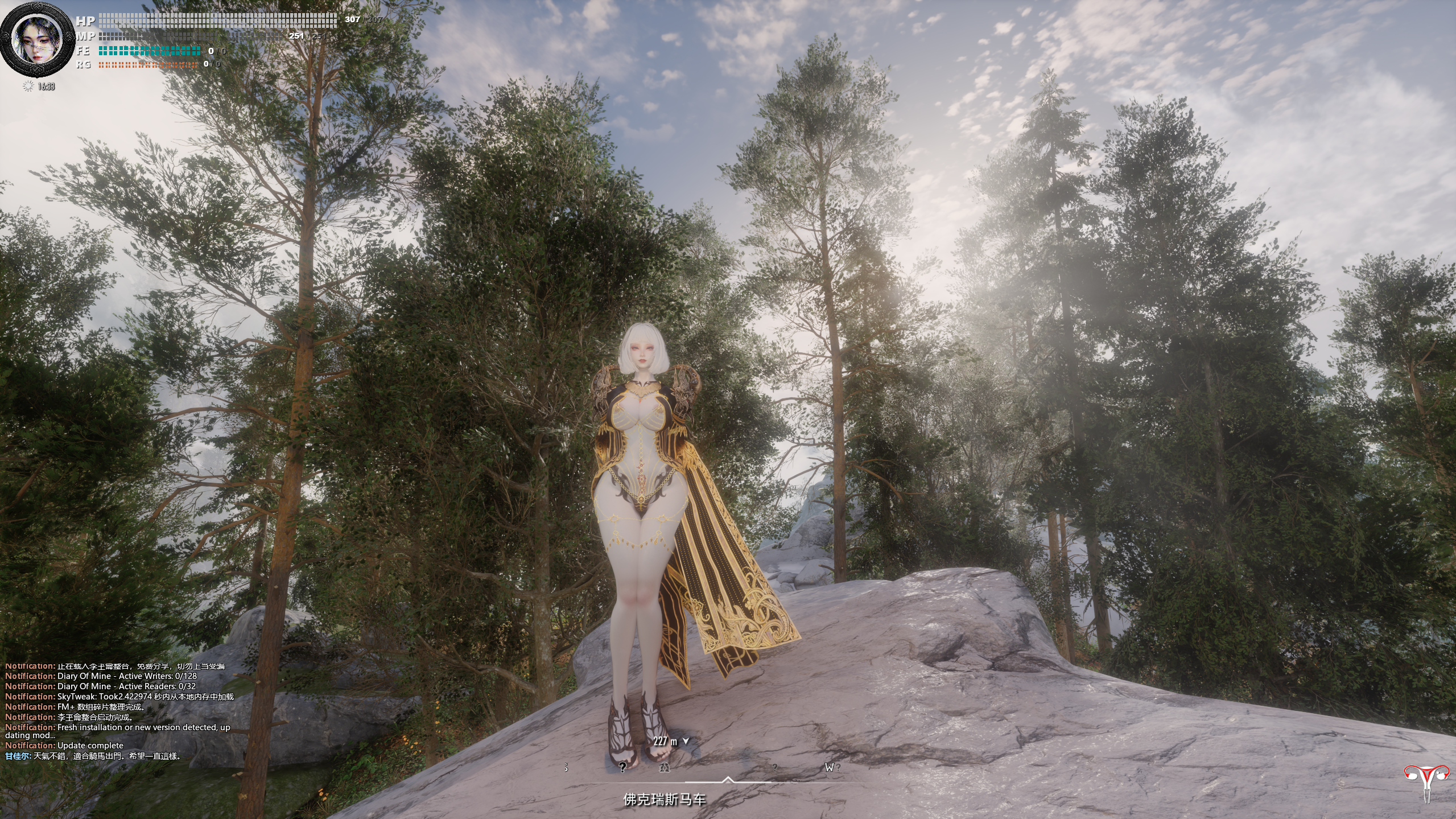Click the black question mark compass marker

coord(622,767)
